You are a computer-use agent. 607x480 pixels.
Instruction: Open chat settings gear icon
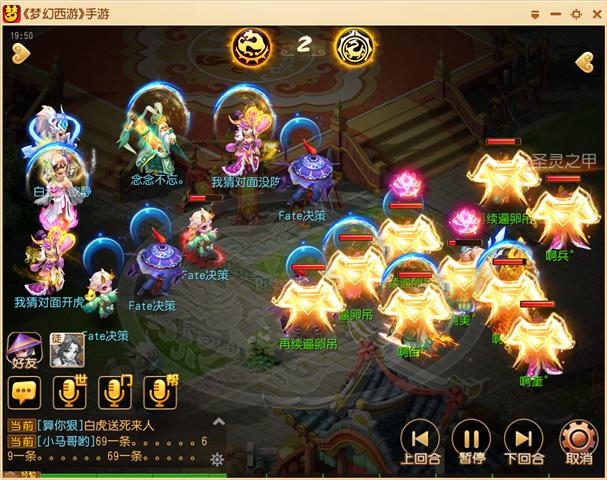(x=217, y=460)
